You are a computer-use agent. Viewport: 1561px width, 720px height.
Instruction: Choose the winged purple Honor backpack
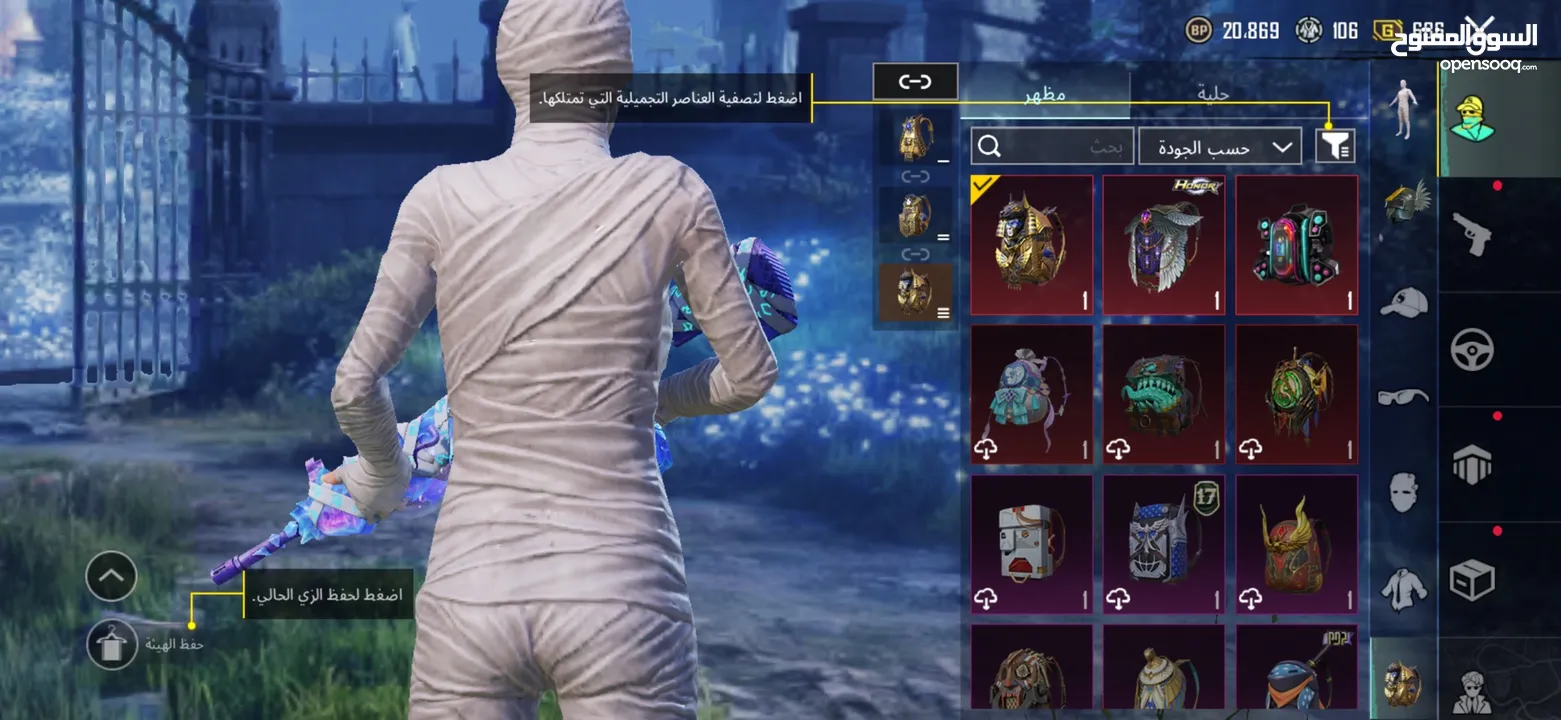(1164, 245)
